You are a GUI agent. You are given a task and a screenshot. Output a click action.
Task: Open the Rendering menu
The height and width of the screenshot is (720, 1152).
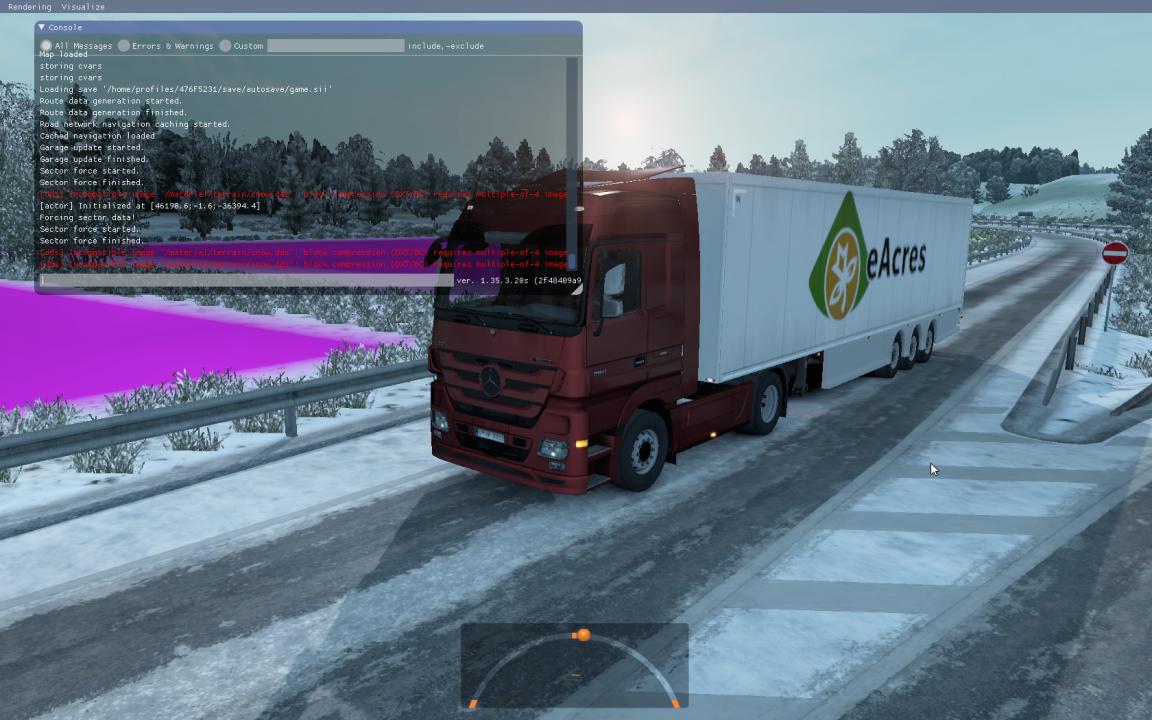point(29,6)
